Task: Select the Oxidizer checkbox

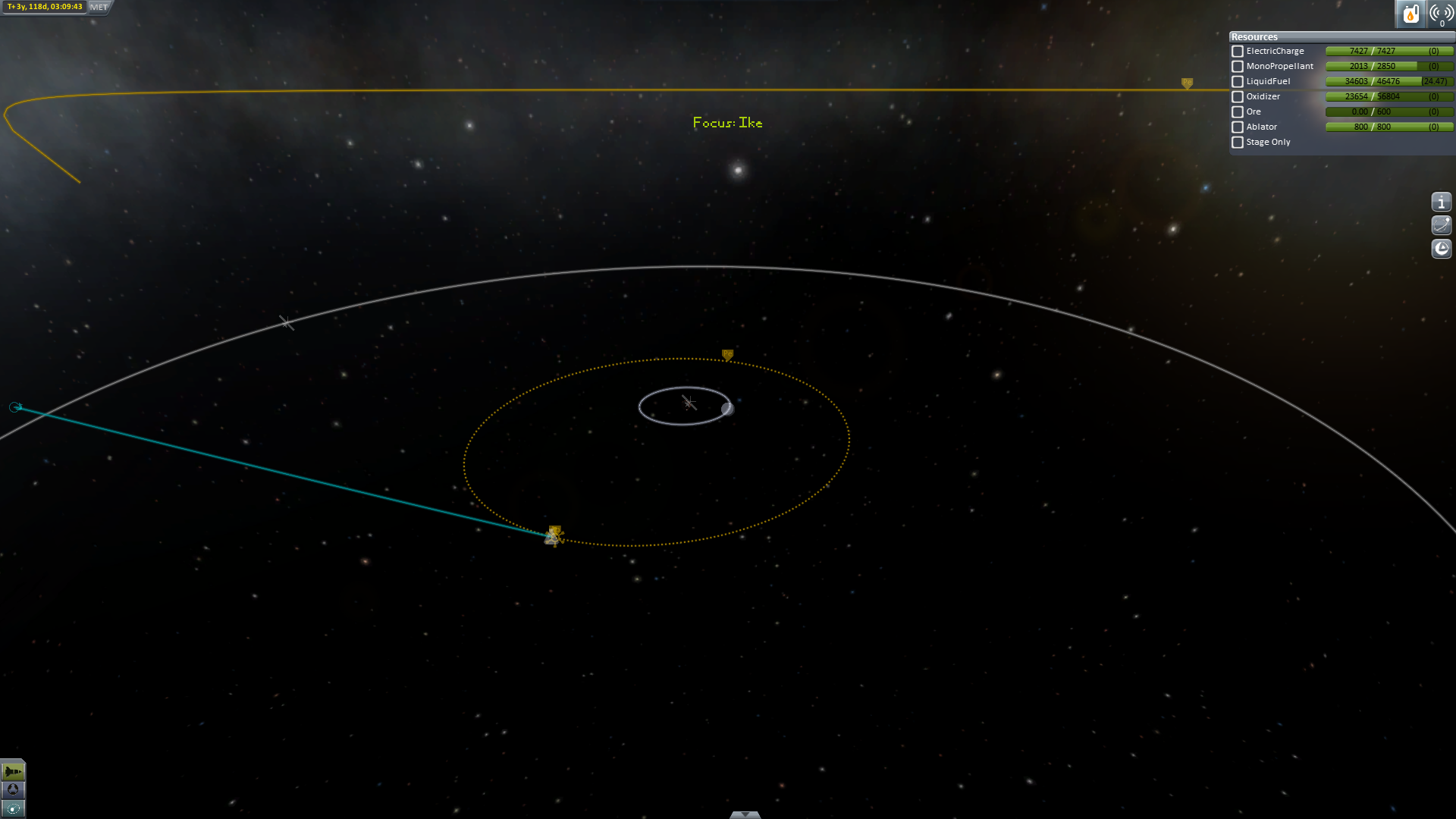Action: pos(1238,97)
